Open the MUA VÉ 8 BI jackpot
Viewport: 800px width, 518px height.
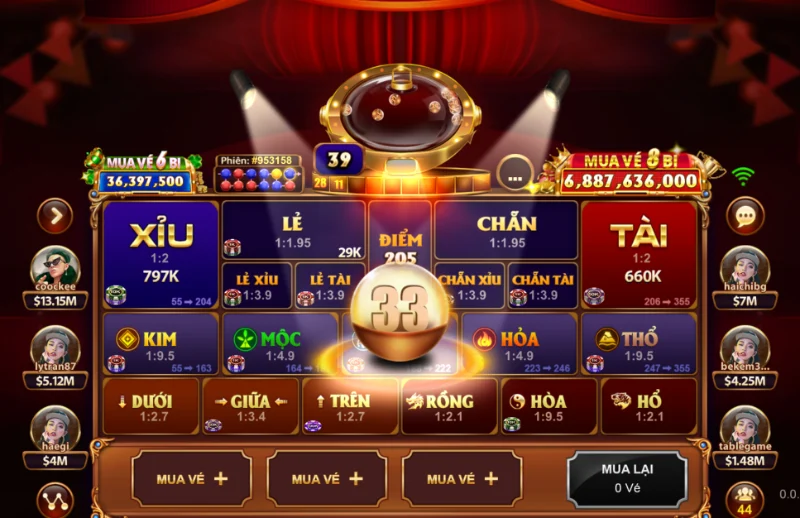point(630,172)
